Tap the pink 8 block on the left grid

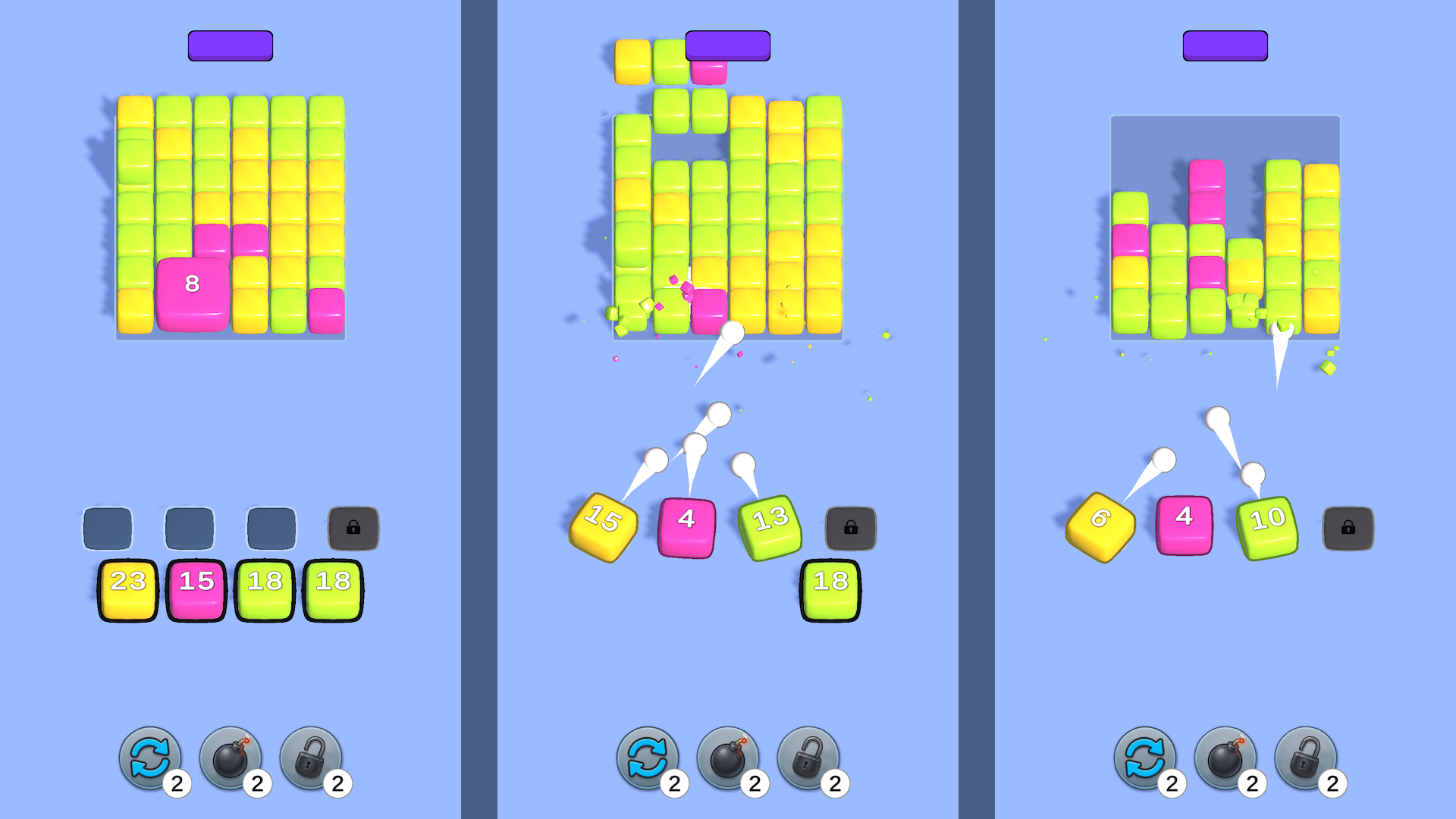point(192,284)
